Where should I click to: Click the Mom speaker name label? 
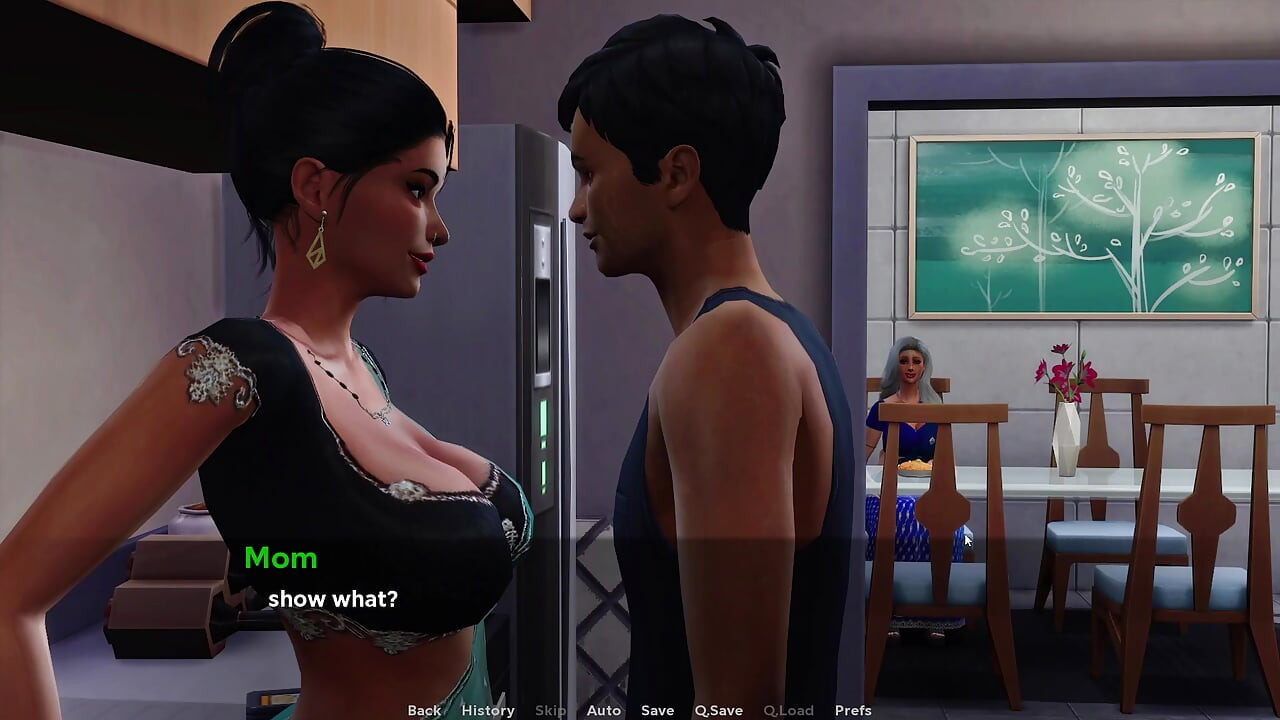pos(282,558)
